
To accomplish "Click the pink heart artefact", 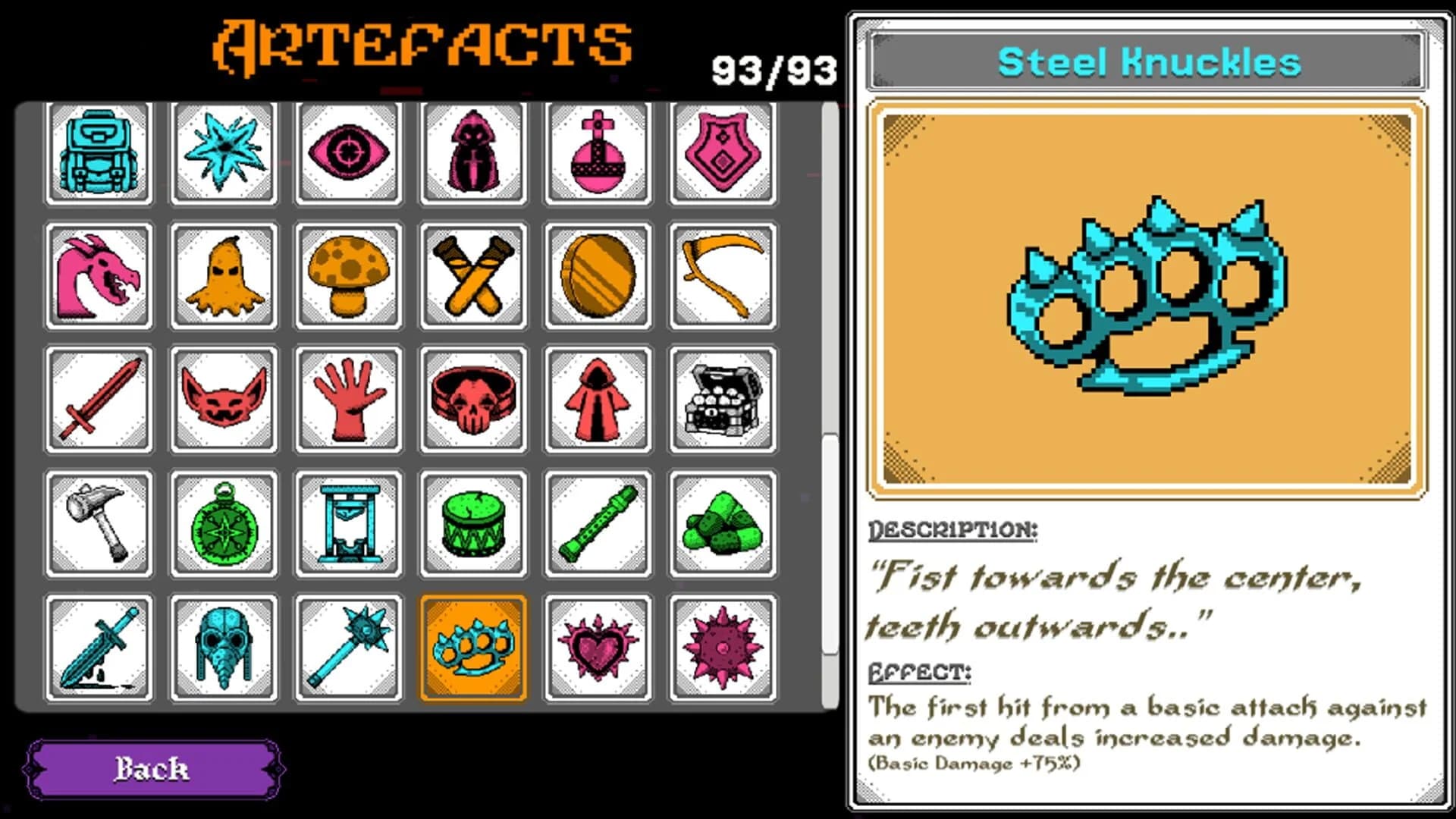I will (598, 651).
